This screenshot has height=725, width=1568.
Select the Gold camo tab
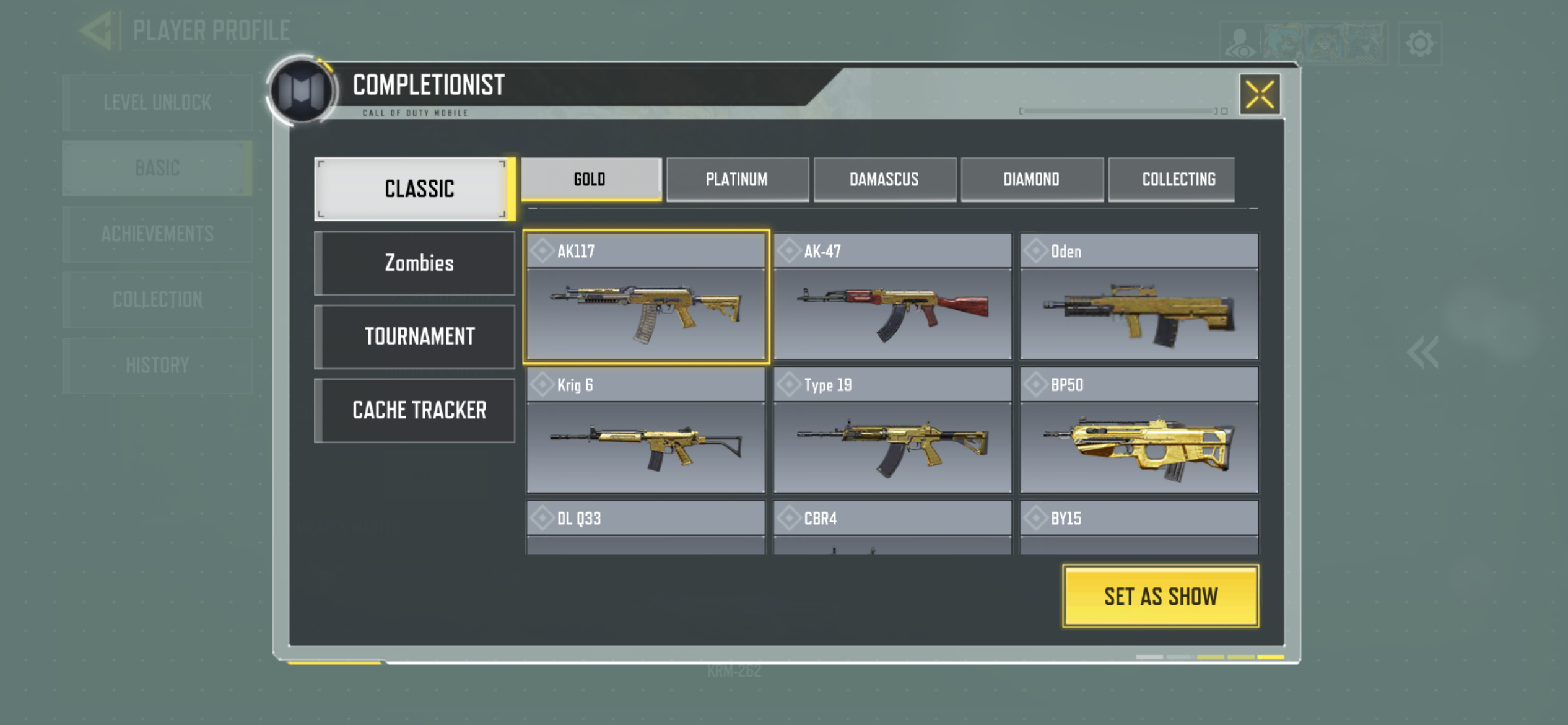click(x=591, y=180)
